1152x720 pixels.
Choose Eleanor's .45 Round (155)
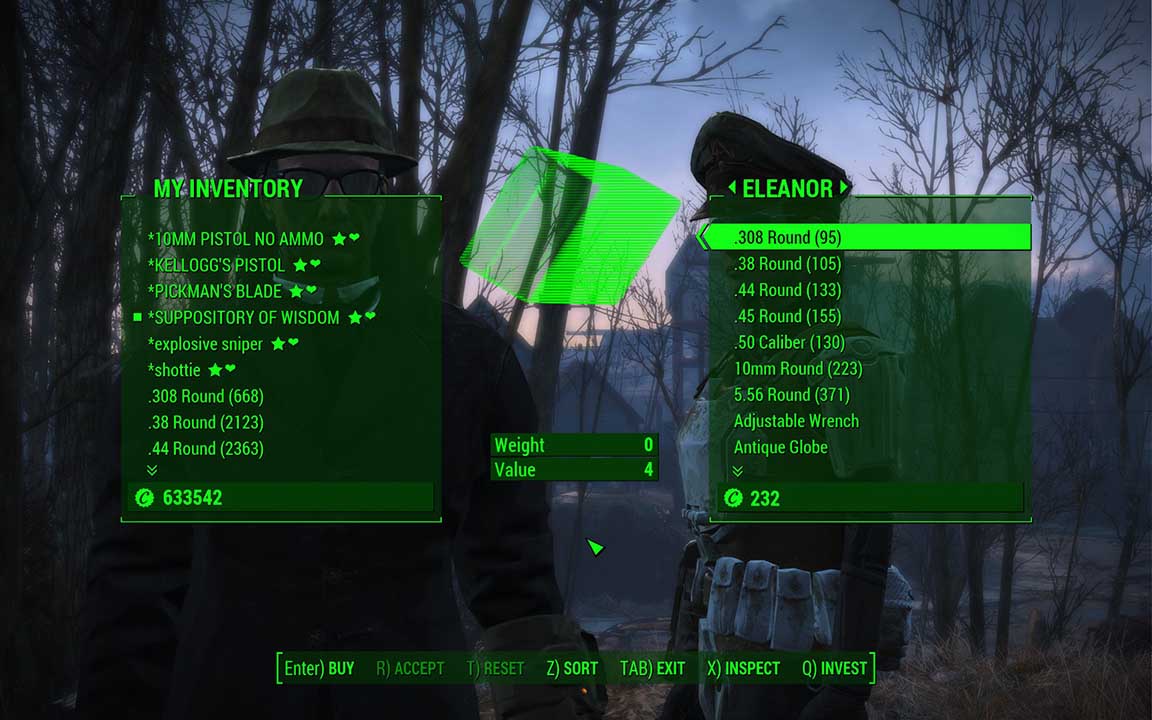[787, 316]
